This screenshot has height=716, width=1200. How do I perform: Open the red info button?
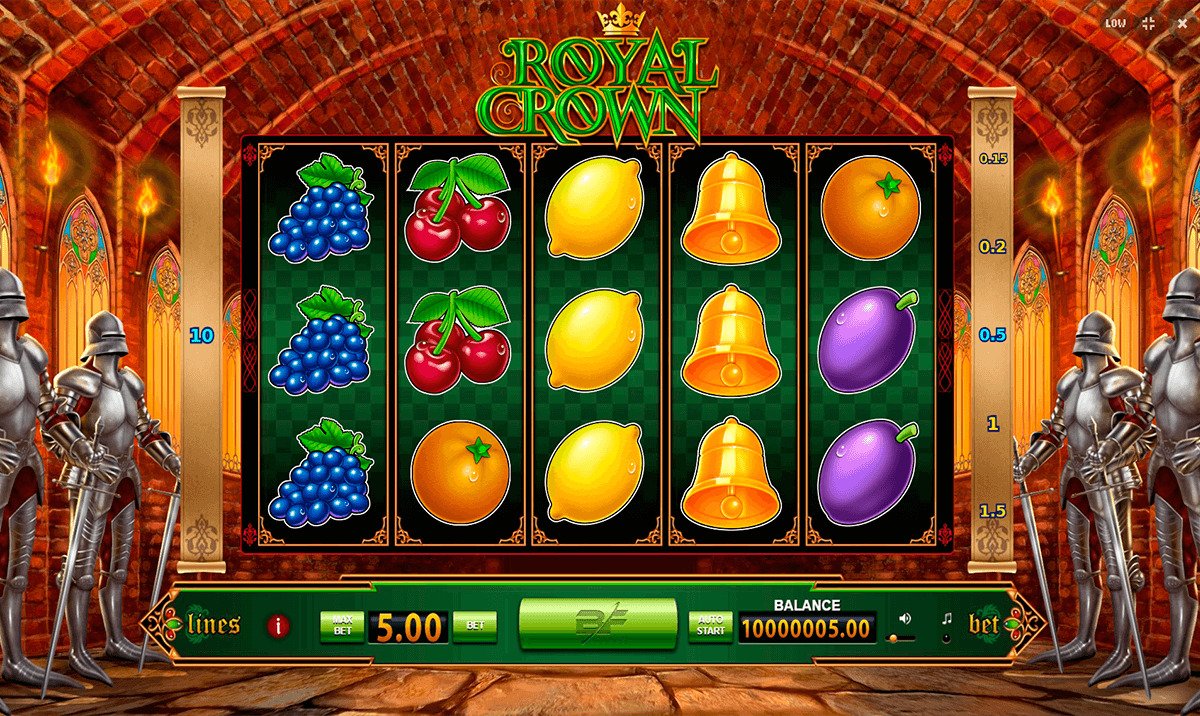click(278, 627)
